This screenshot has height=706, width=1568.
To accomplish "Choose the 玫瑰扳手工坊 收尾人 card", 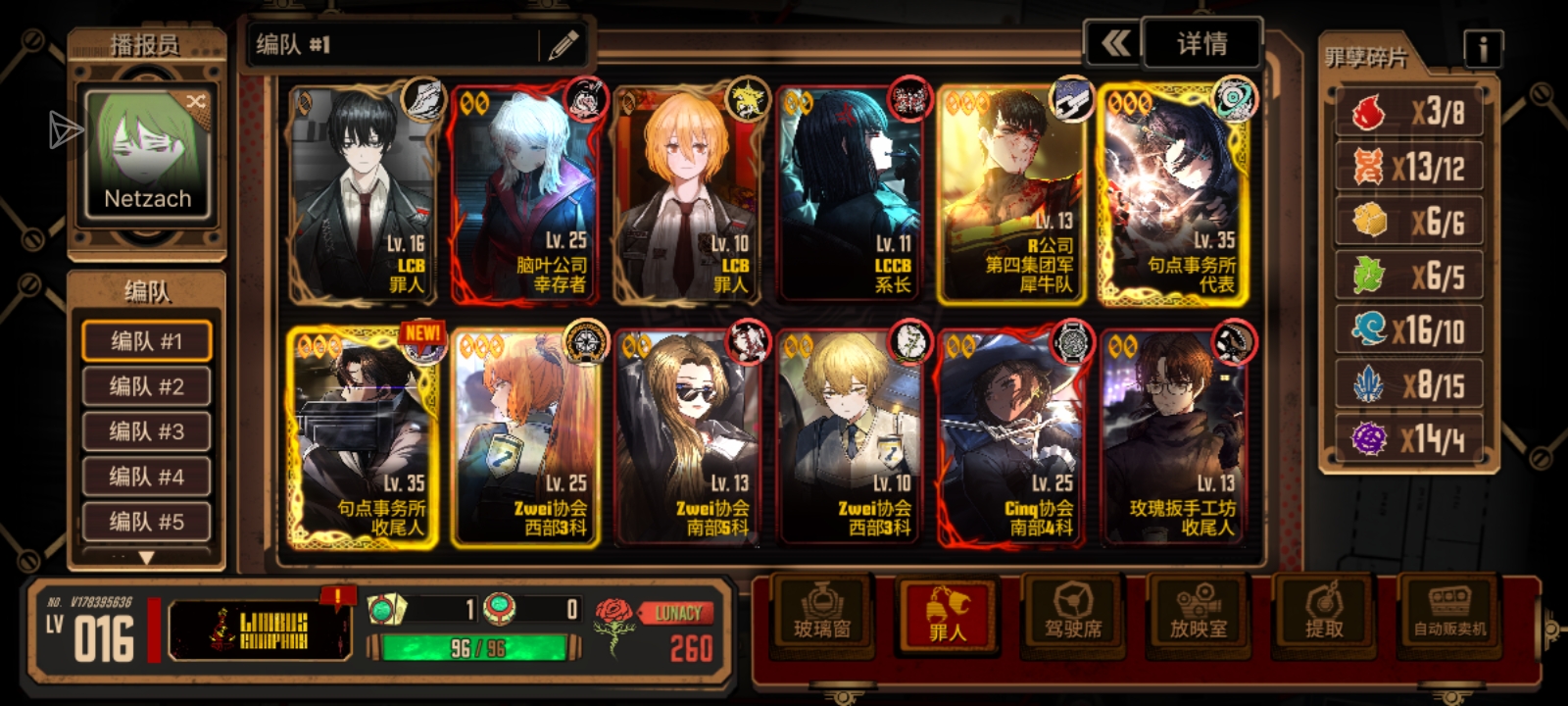I will (x=1177, y=437).
